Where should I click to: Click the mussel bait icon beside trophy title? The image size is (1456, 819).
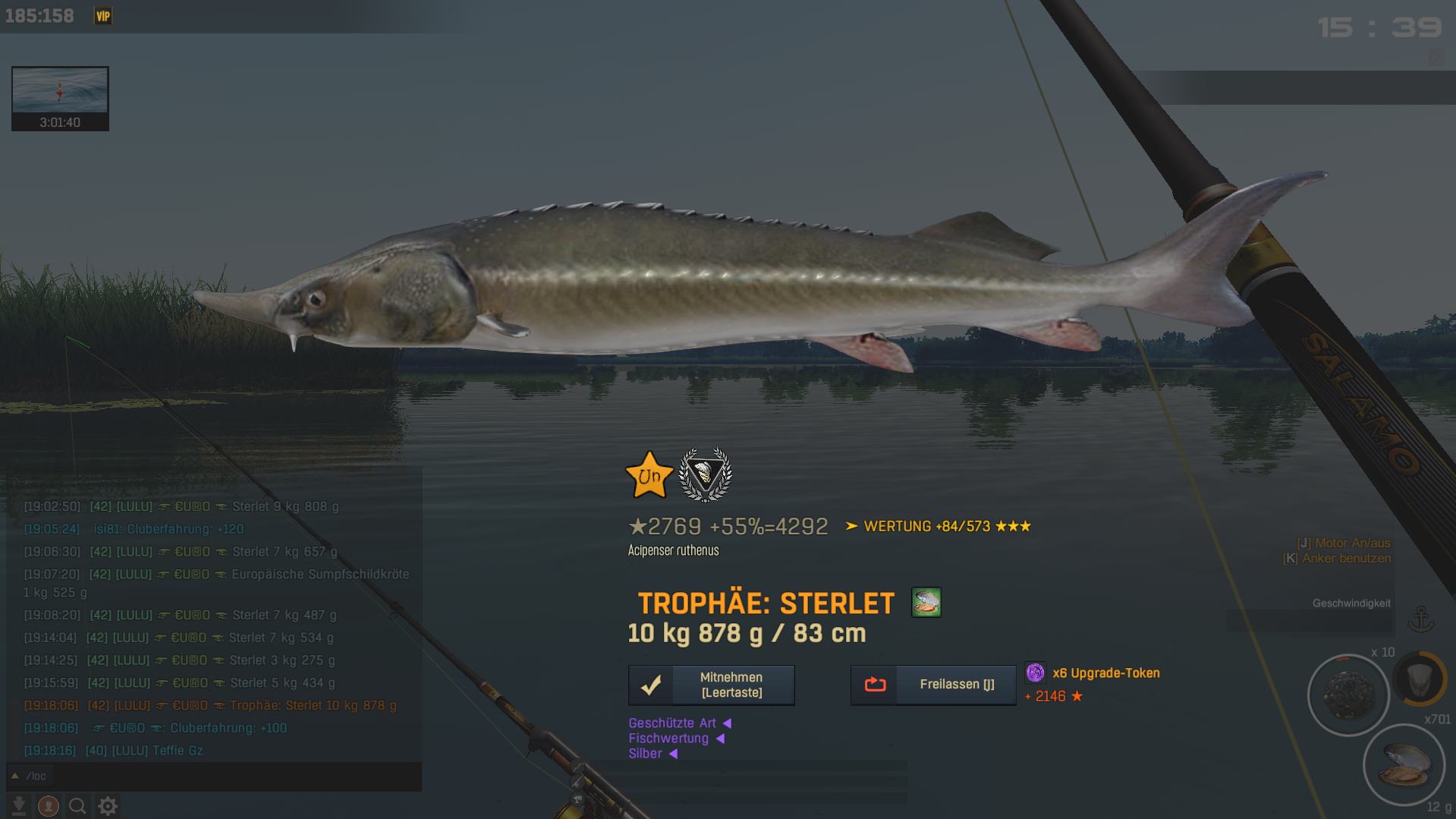pos(926,603)
